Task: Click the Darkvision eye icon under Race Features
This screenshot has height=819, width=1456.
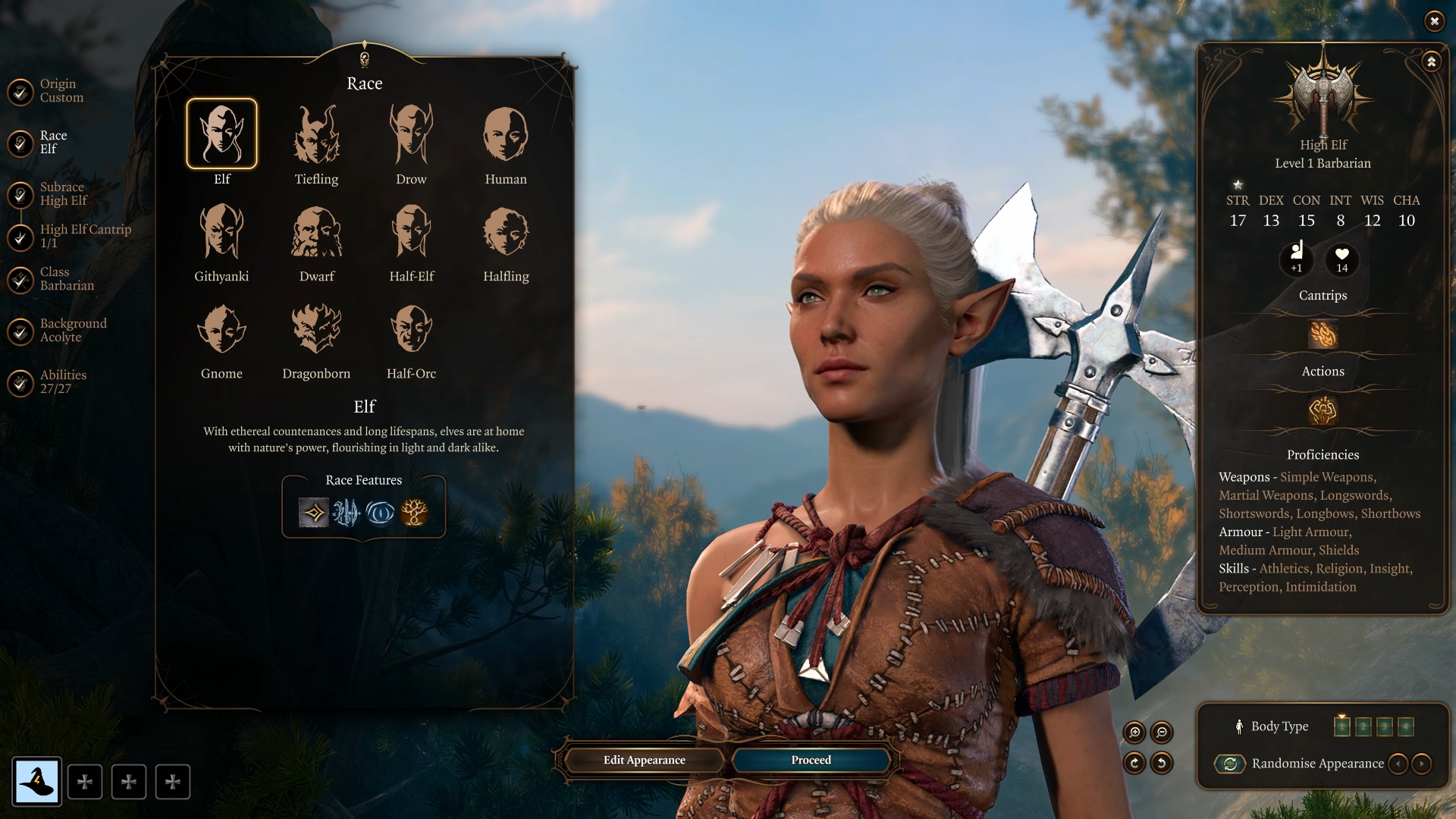Action: pos(381,513)
